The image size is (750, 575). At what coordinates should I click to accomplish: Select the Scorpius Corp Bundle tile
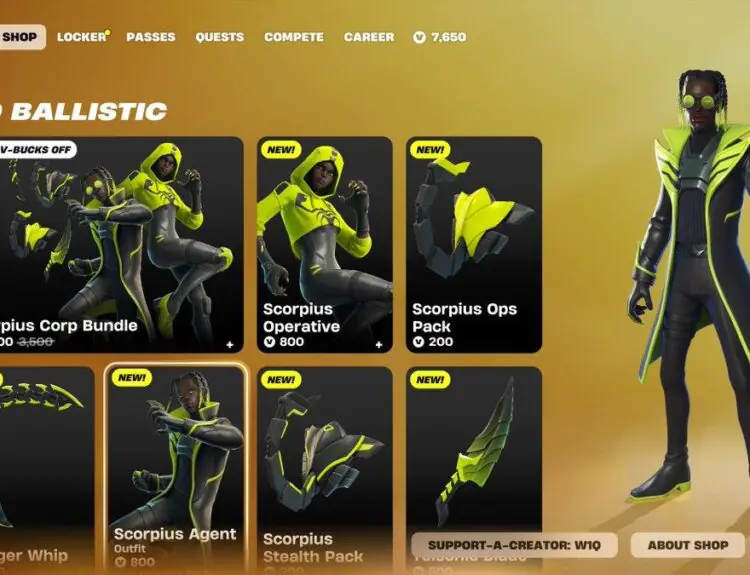click(x=120, y=245)
